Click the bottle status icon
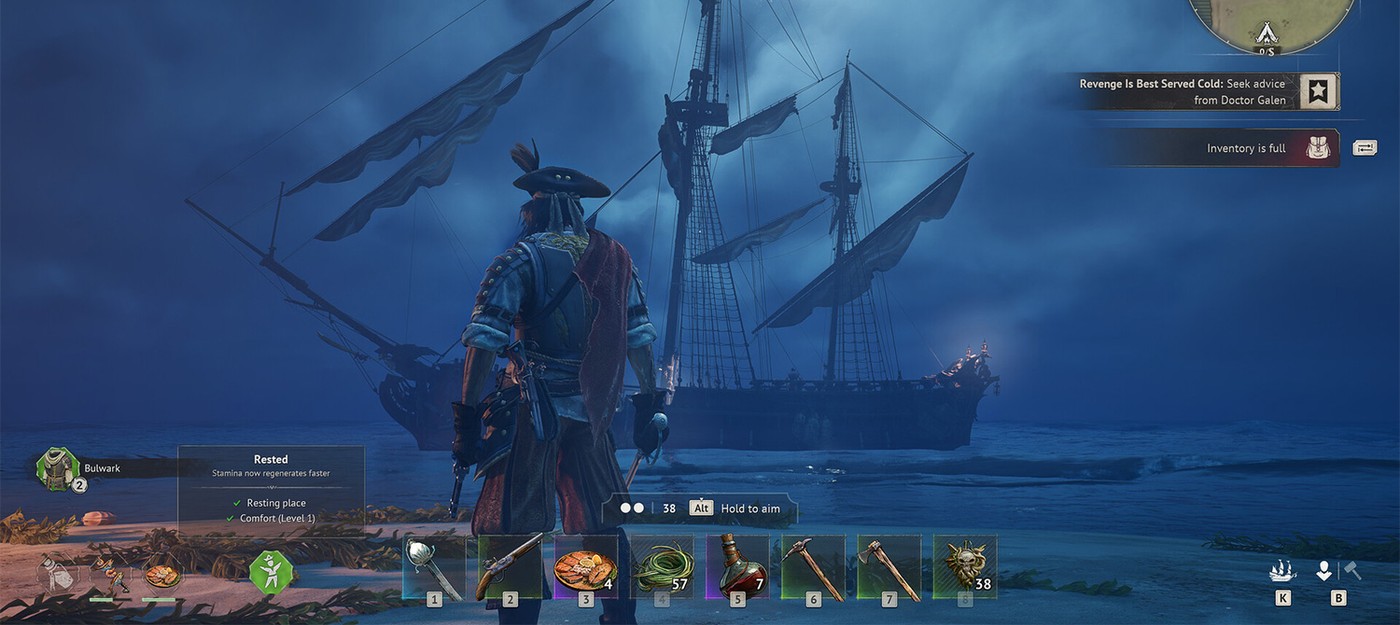This screenshot has height=625, width=1400. pyautogui.click(x=55, y=573)
